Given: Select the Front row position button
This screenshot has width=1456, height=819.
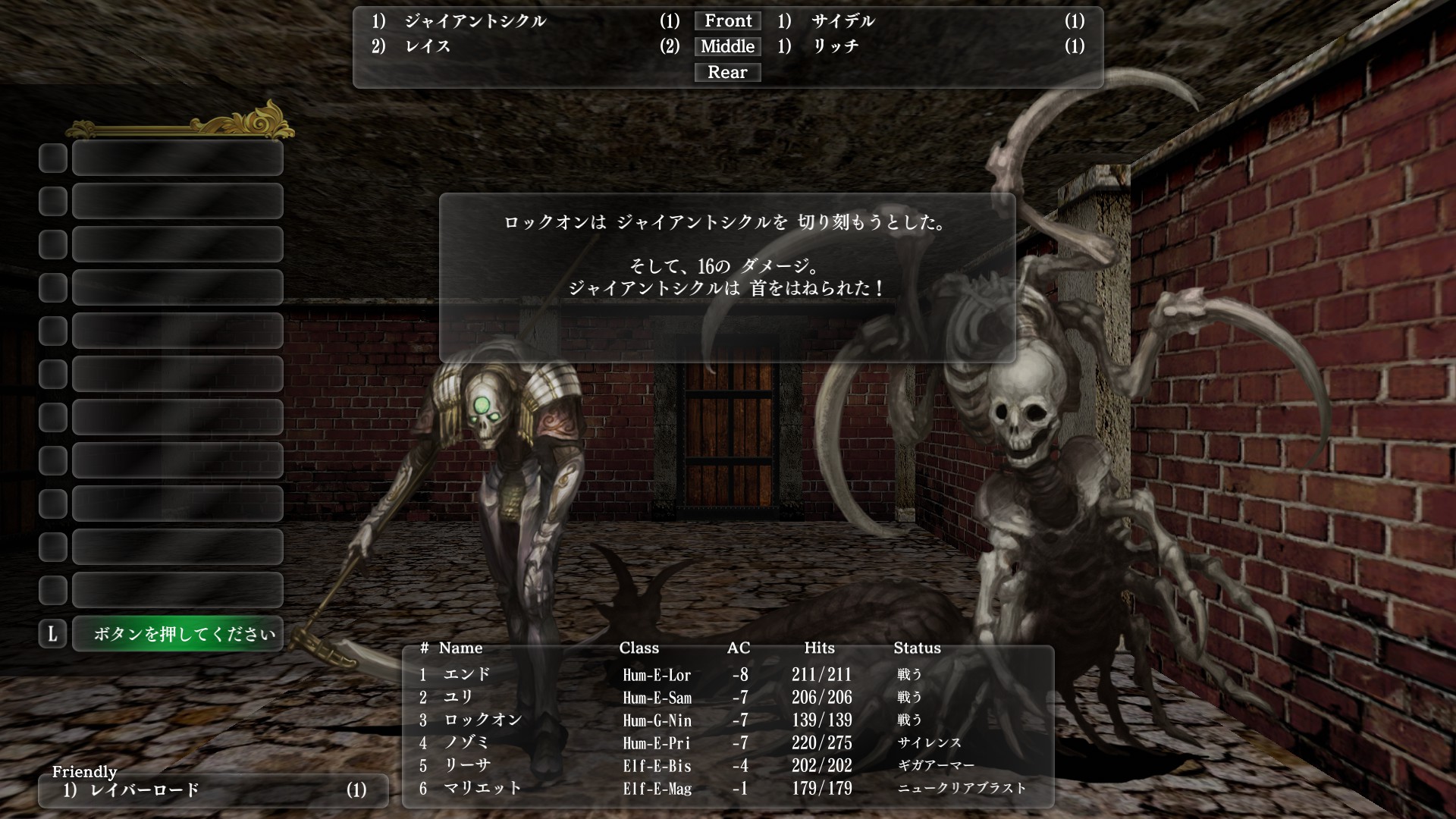Looking at the screenshot, I should click(x=726, y=20).
